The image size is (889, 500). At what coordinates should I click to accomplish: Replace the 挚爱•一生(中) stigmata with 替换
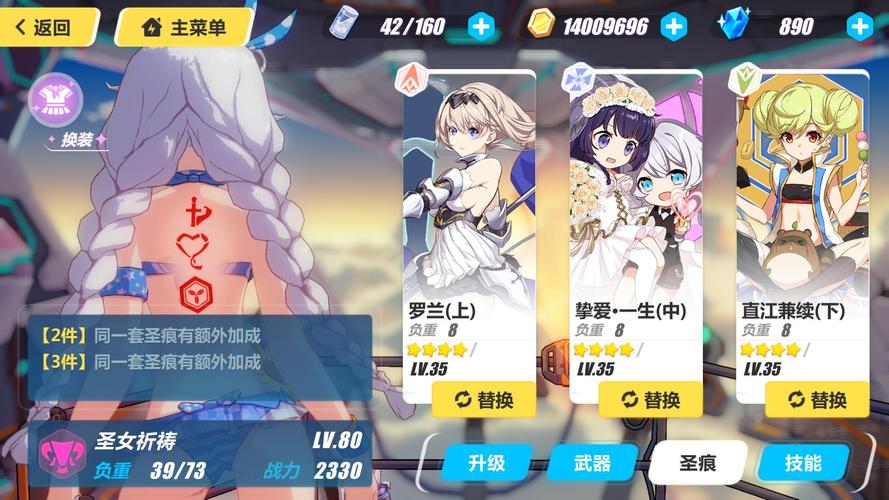[x=651, y=399]
